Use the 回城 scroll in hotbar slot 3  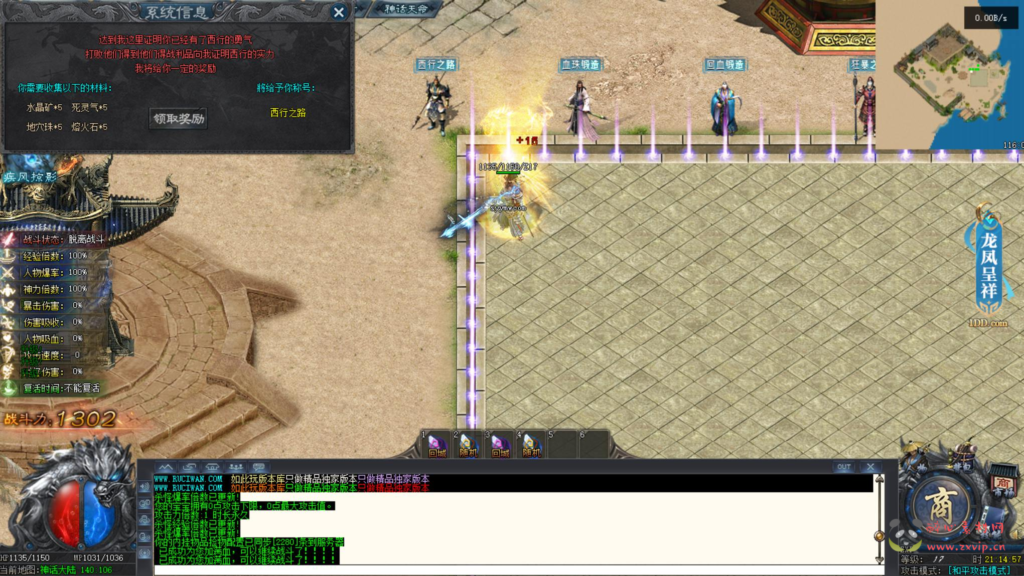click(x=500, y=445)
